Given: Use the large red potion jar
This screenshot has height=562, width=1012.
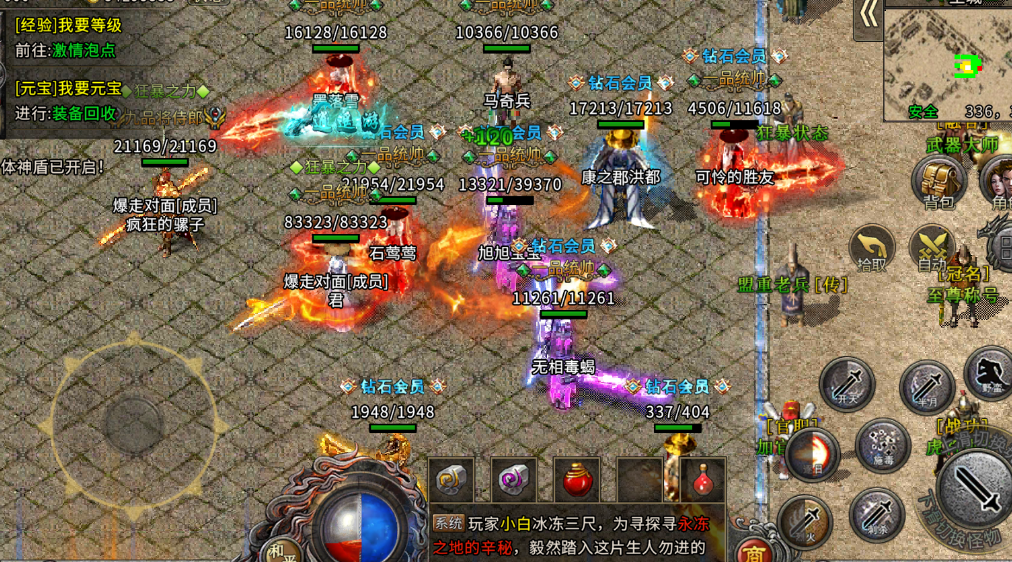Looking at the screenshot, I should click(577, 481).
